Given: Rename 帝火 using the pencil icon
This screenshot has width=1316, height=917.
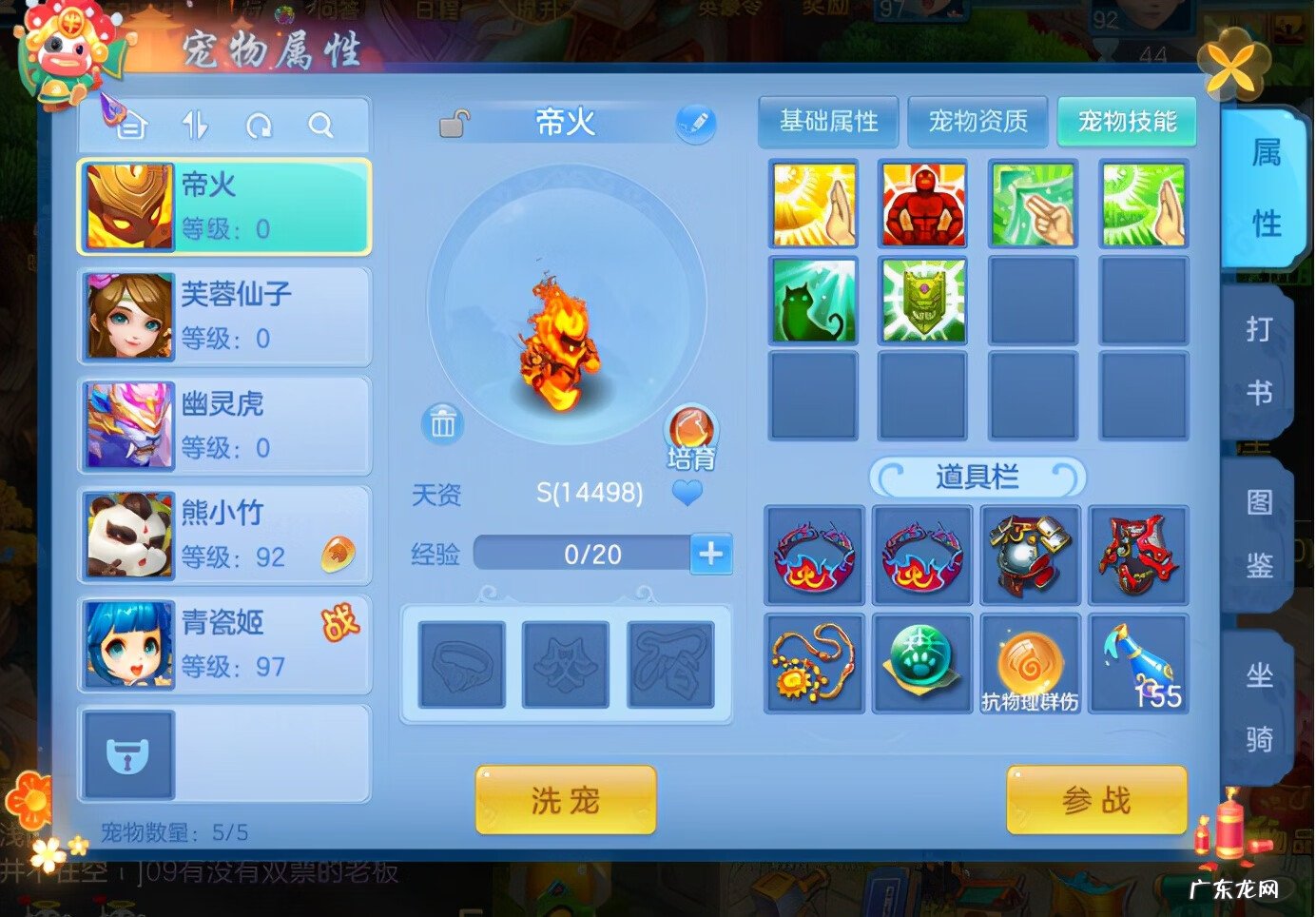Looking at the screenshot, I should (x=697, y=123).
